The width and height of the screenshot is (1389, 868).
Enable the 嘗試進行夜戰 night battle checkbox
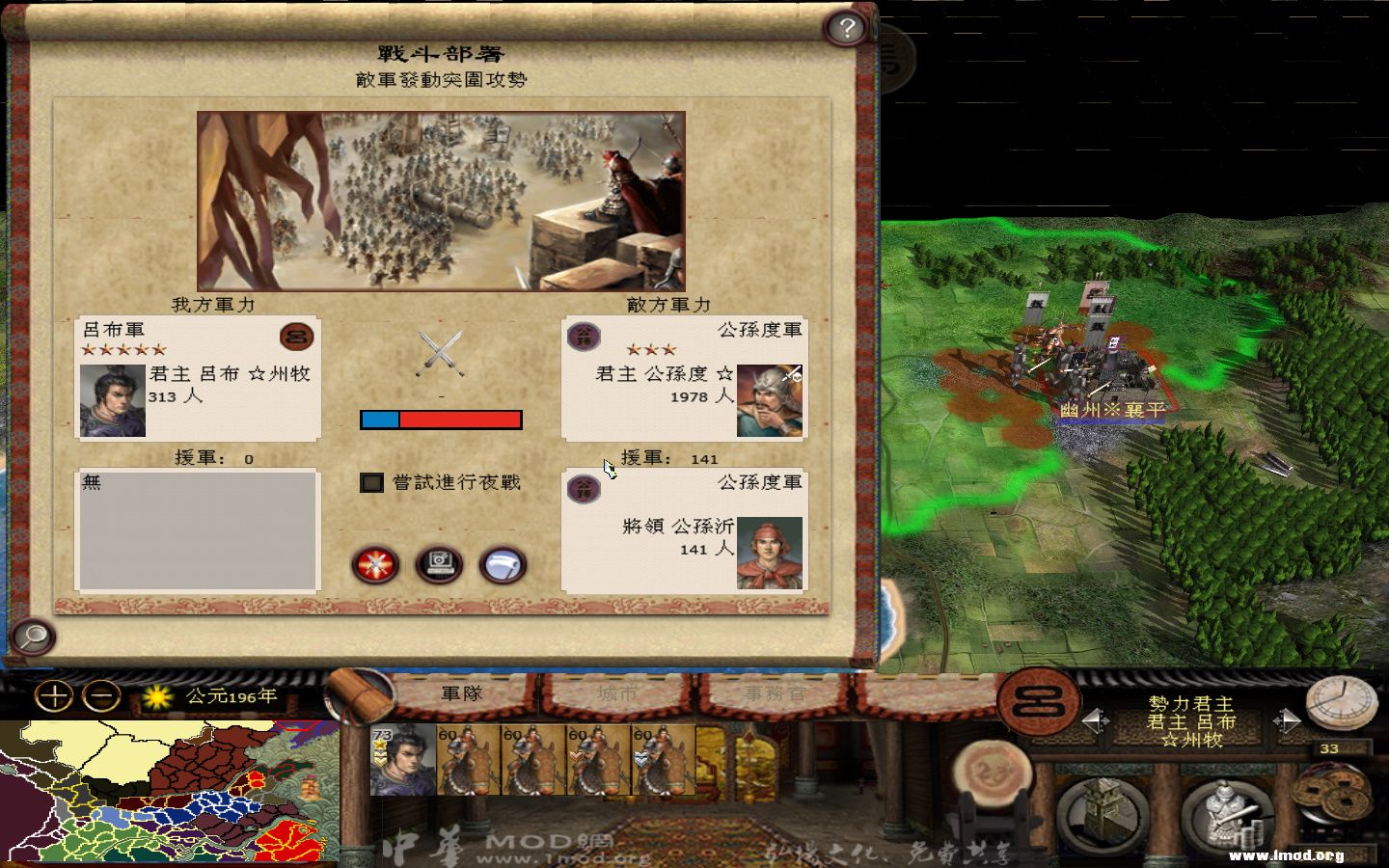coord(371,483)
